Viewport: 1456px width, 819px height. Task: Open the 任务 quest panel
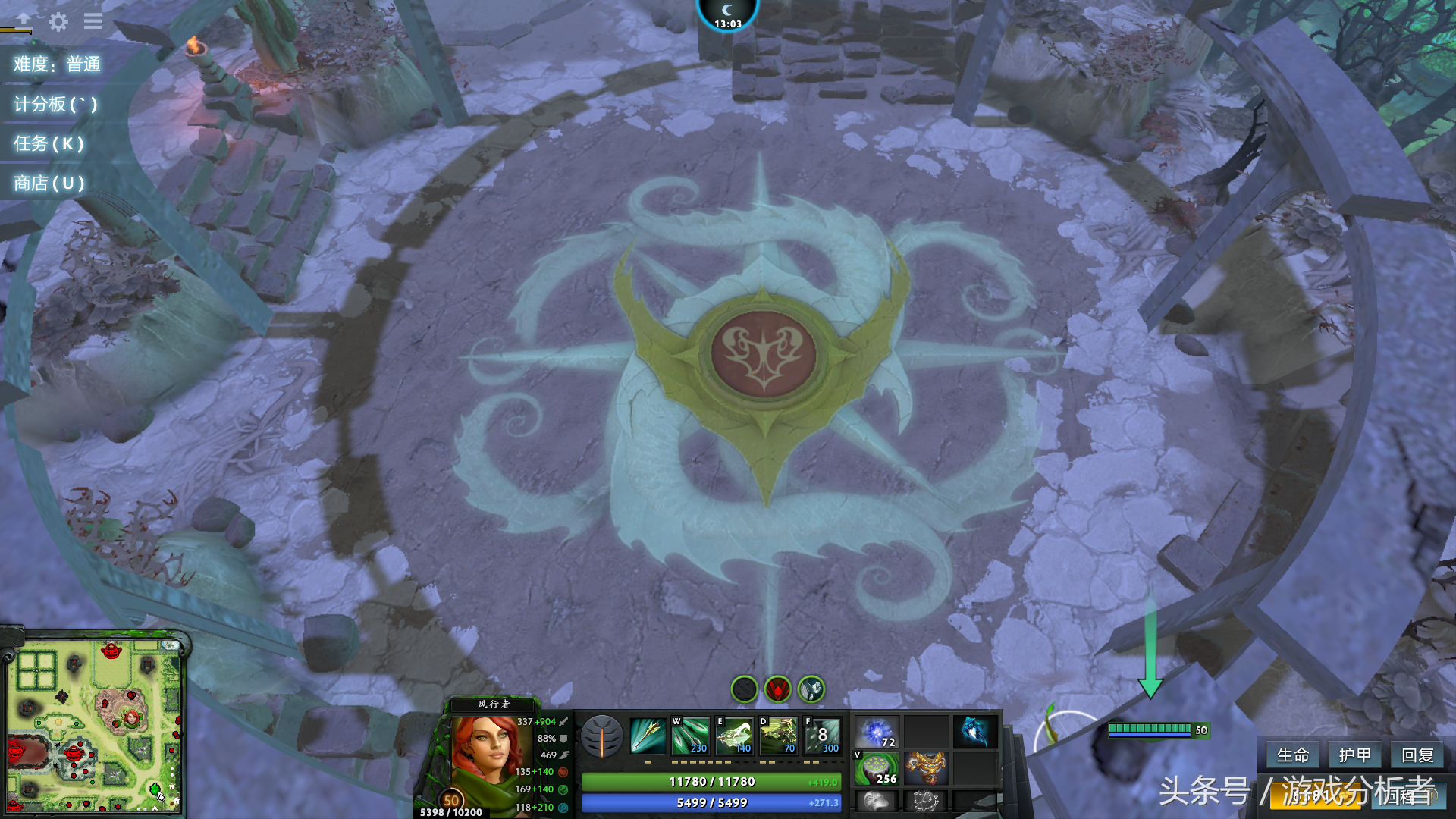[49, 144]
